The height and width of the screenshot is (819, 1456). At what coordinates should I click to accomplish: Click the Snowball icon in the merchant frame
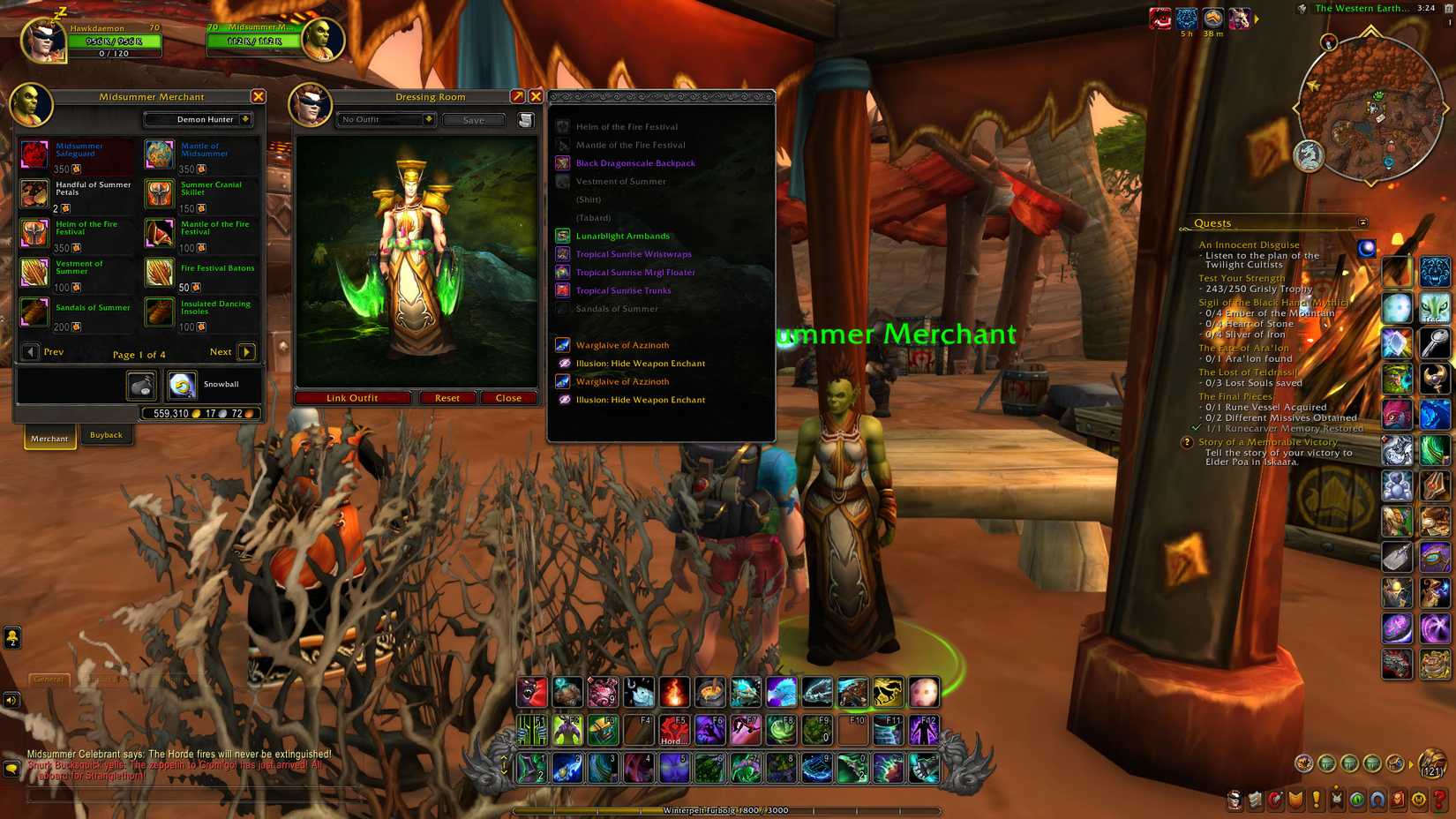pos(182,384)
